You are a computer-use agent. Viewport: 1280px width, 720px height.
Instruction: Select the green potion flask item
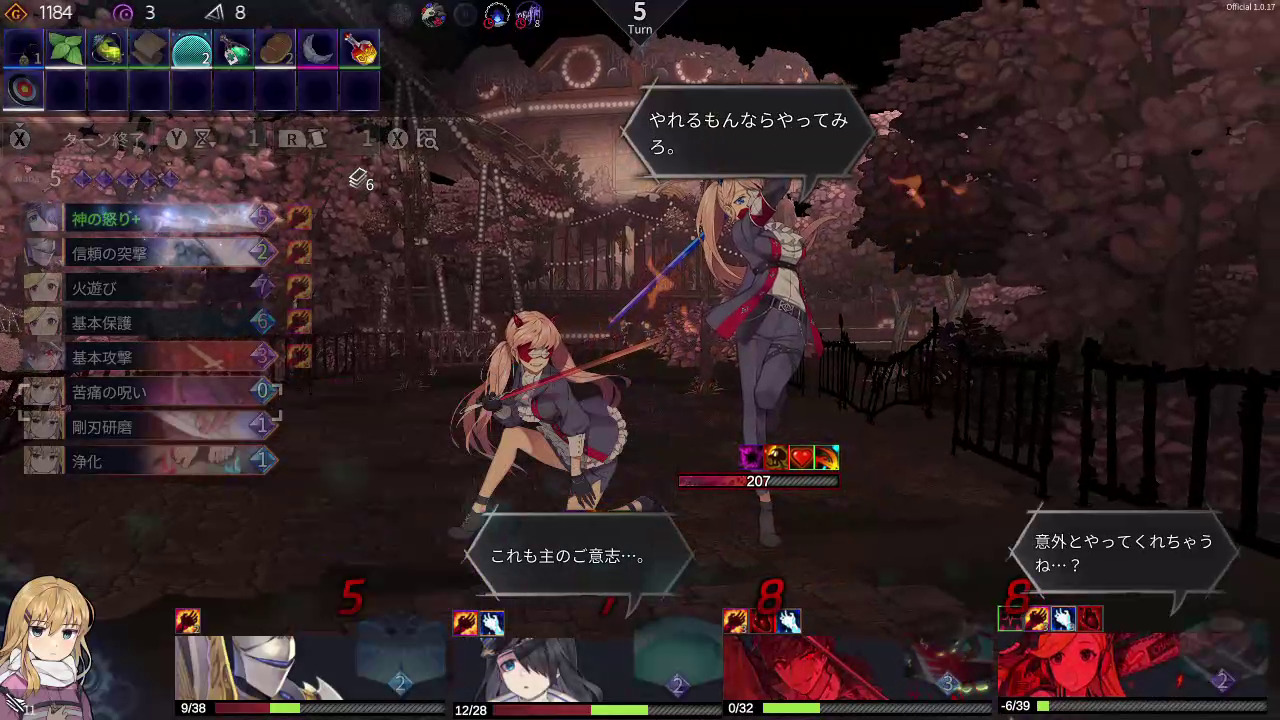[x=232, y=50]
